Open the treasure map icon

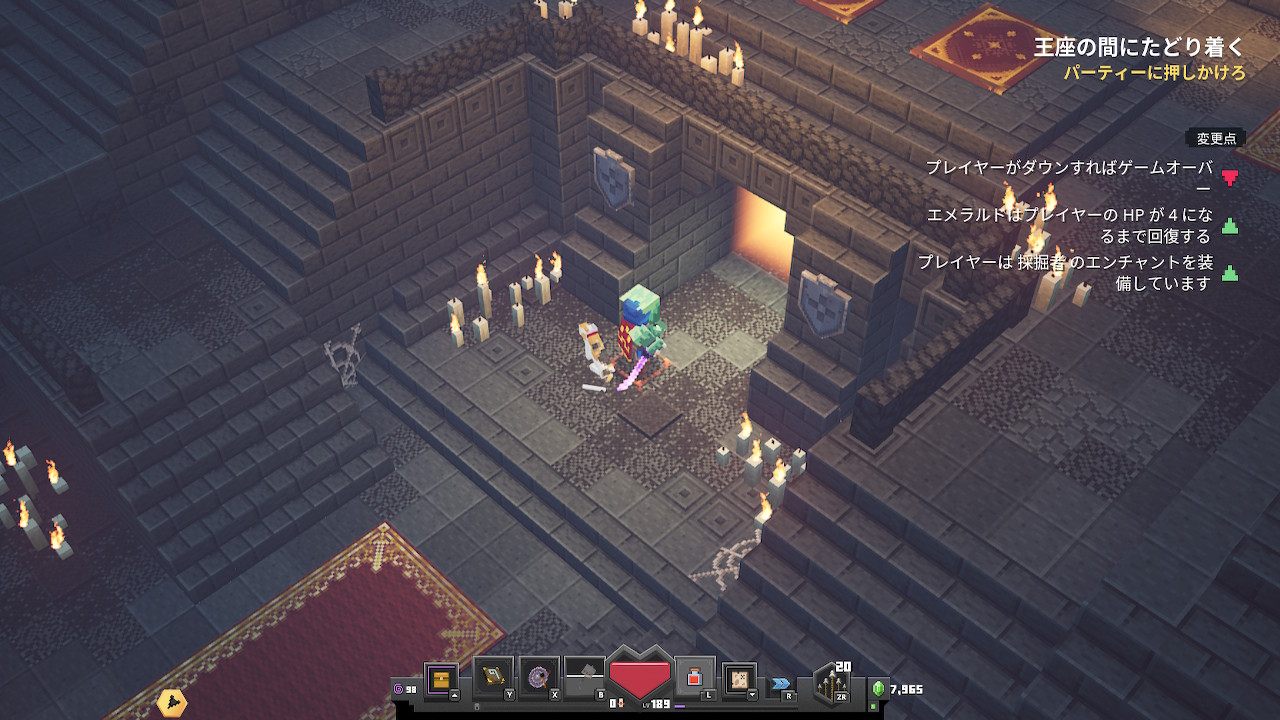point(740,679)
